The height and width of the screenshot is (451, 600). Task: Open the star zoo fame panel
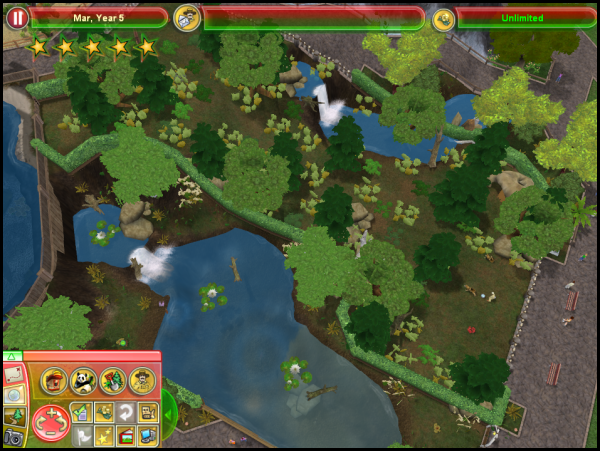click(104, 434)
